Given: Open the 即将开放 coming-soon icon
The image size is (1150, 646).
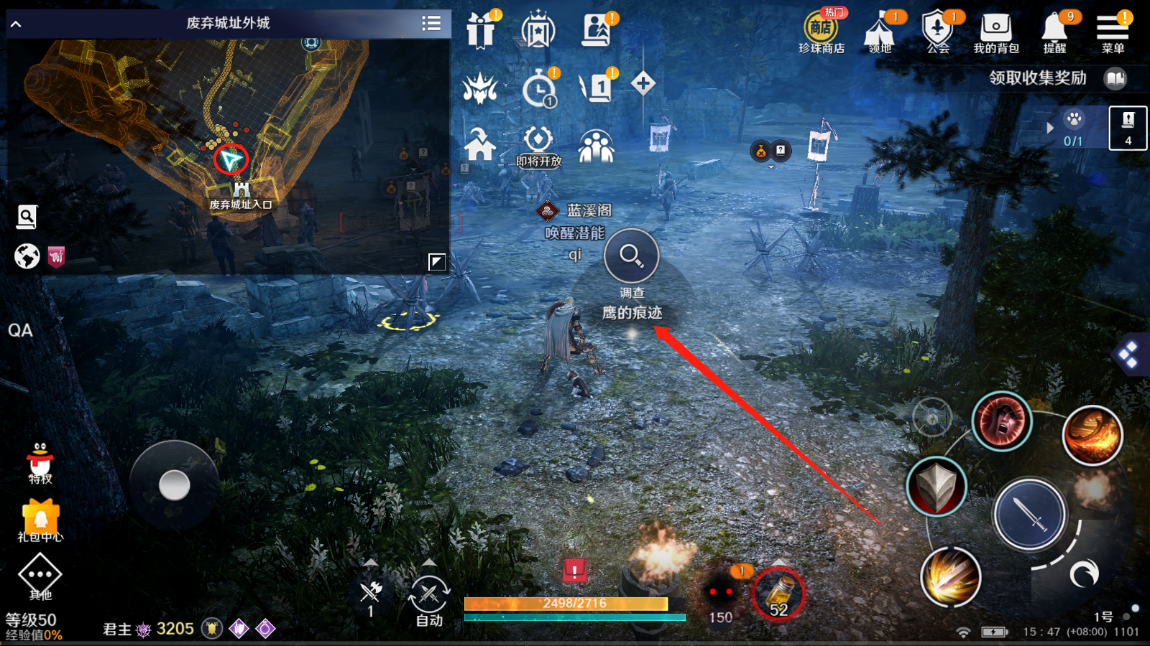Looking at the screenshot, I should pos(539,143).
